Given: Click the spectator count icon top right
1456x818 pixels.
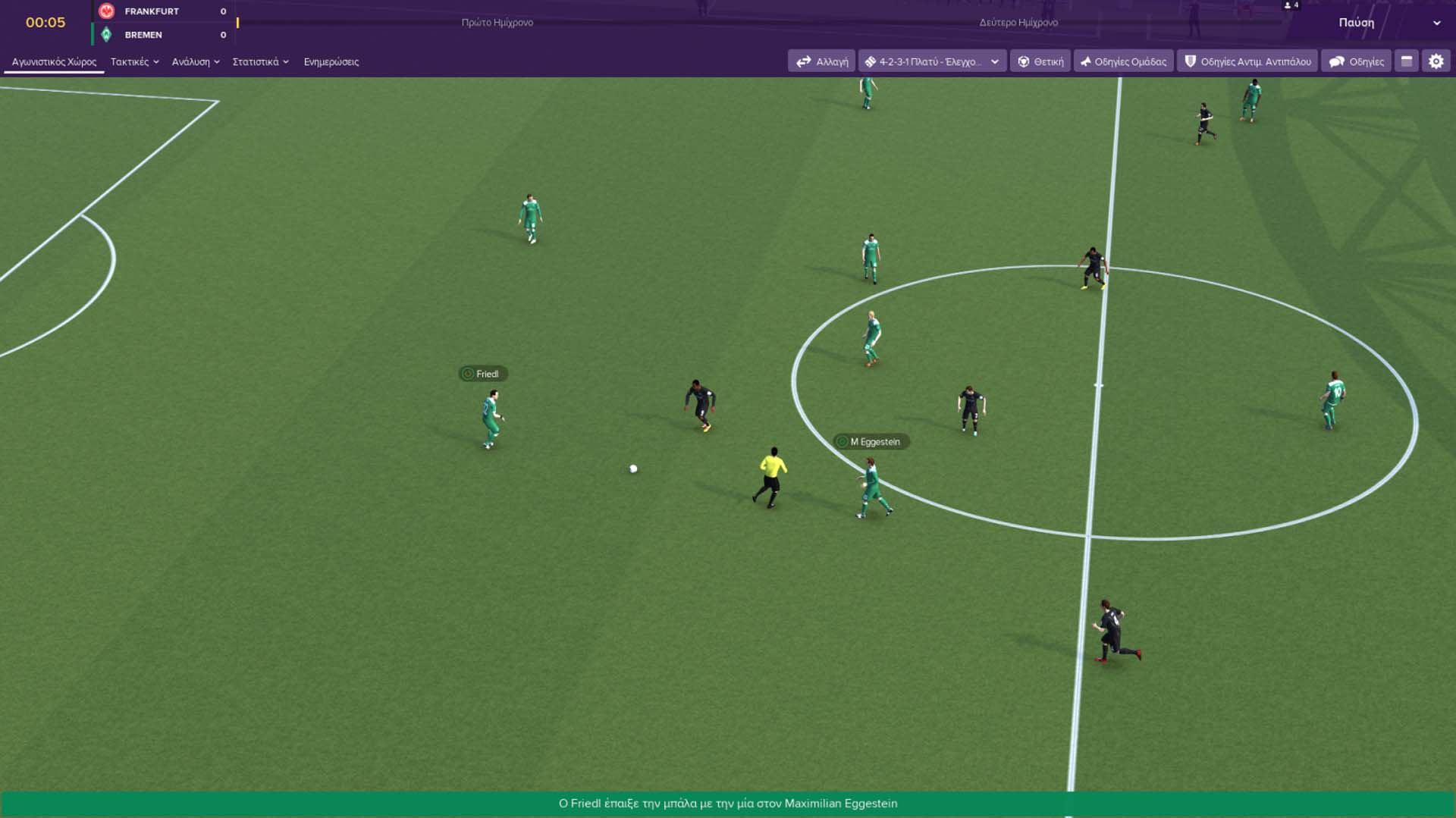Looking at the screenshot, I should coord(1288,6).
